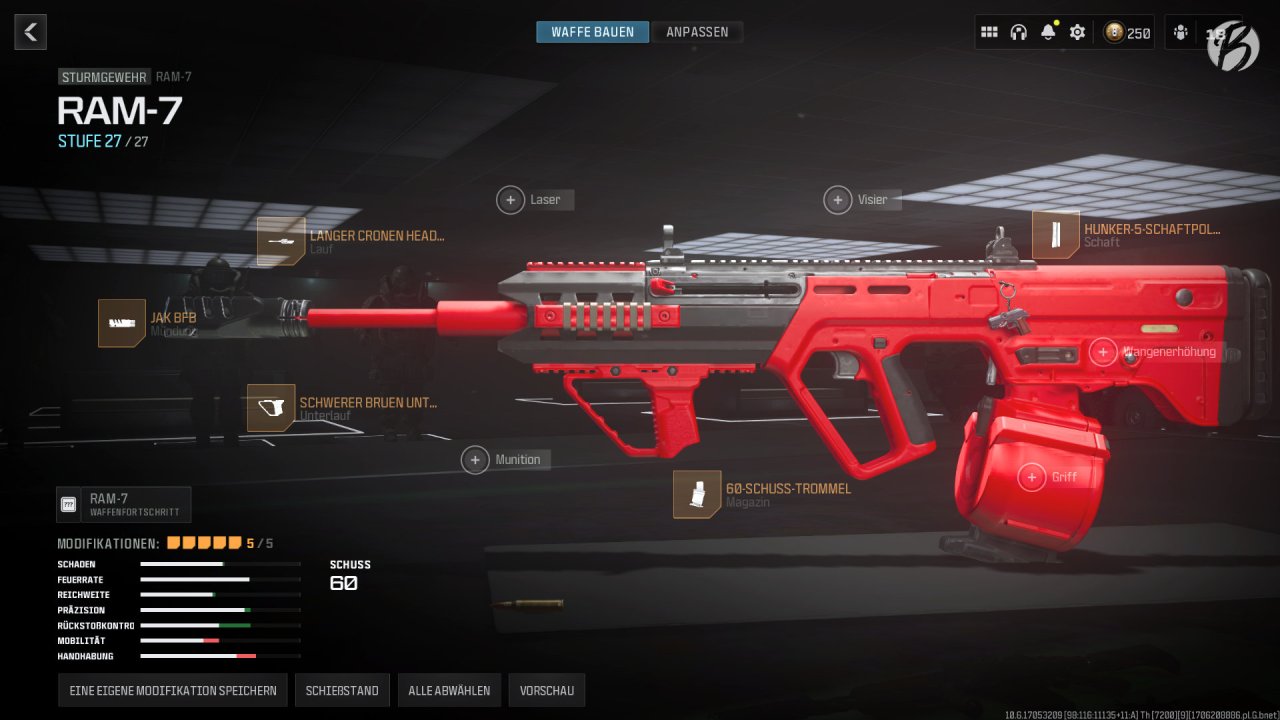
Task: Open the Schwerer Bruen Unterlauf attachment icon
Action: [x=270, y=408]
